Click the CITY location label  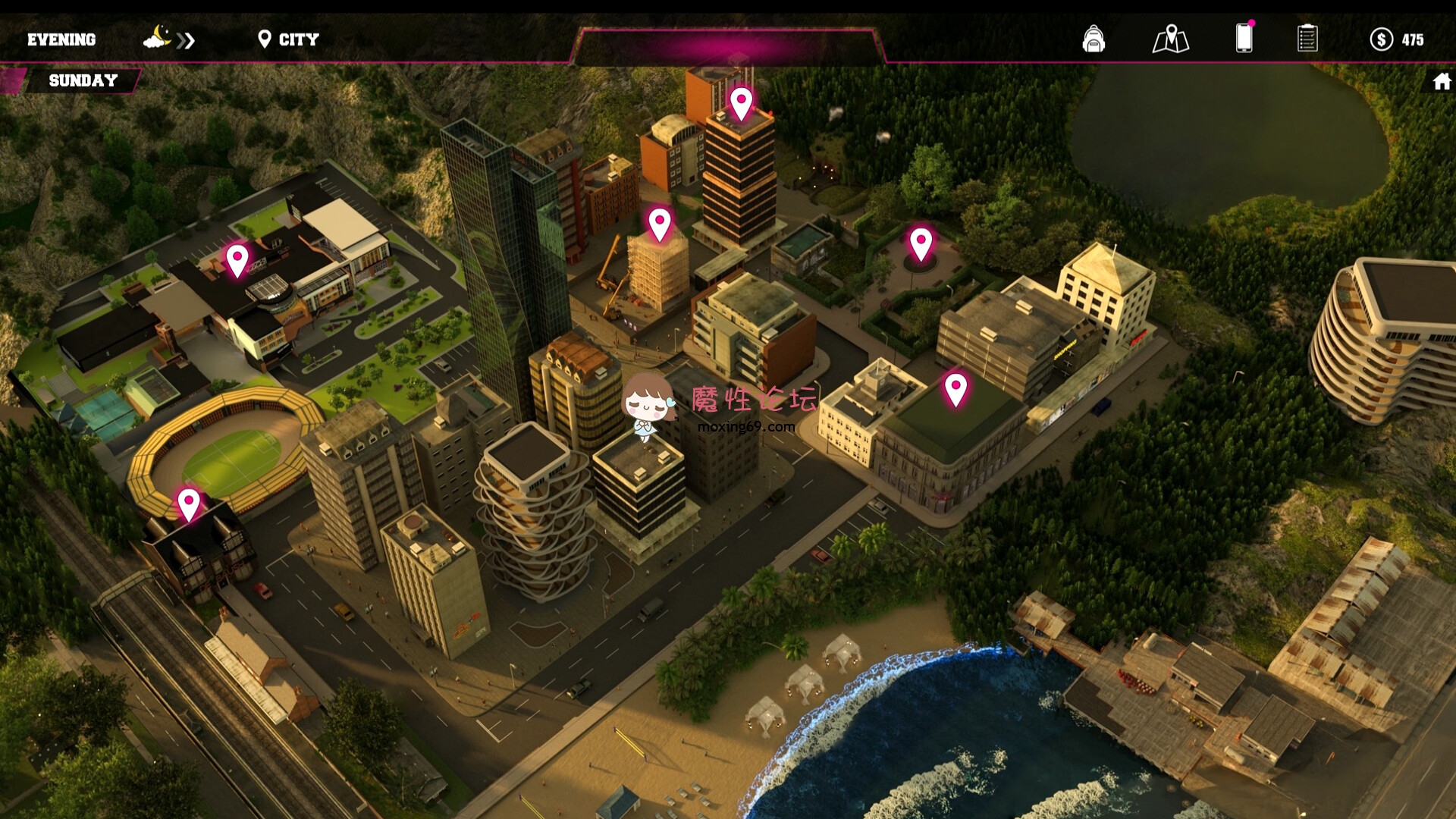tap(297, 39)
